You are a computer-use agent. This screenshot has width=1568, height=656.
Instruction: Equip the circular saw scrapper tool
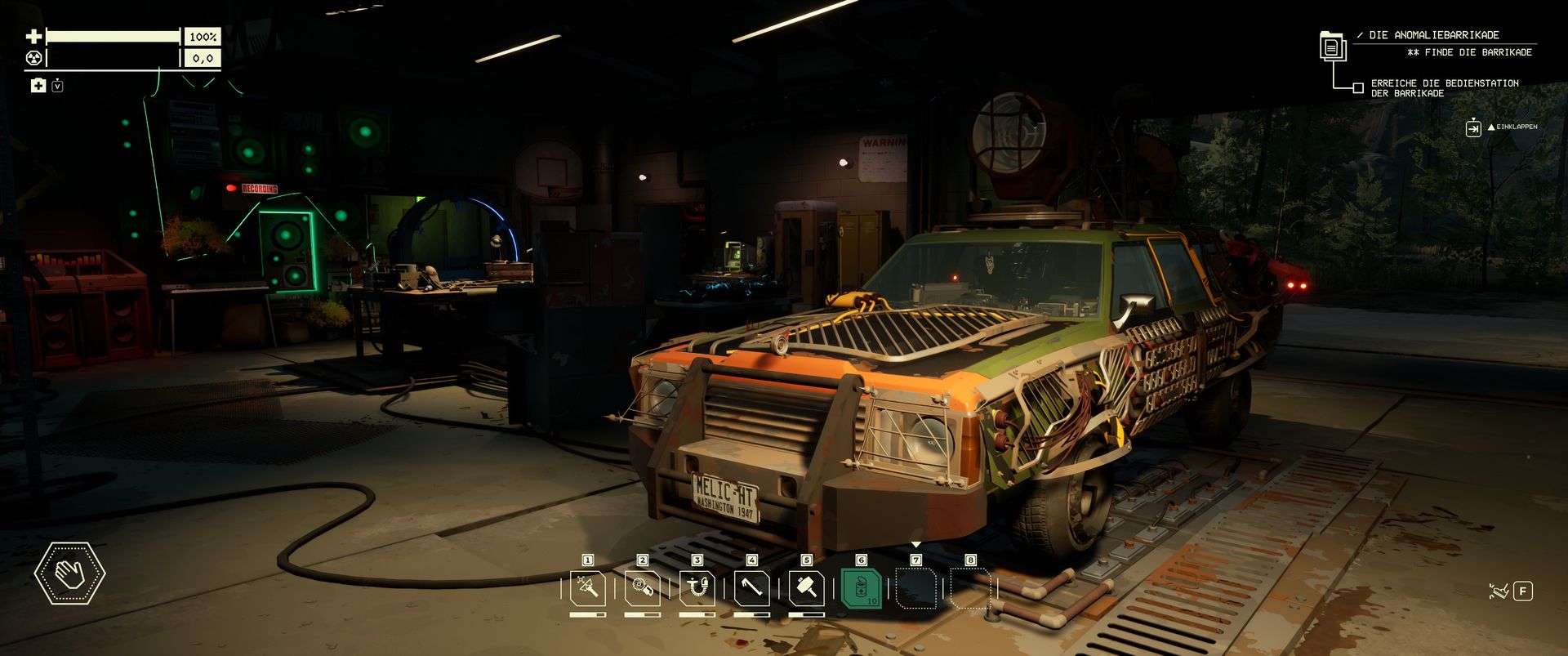coord(642,587)
